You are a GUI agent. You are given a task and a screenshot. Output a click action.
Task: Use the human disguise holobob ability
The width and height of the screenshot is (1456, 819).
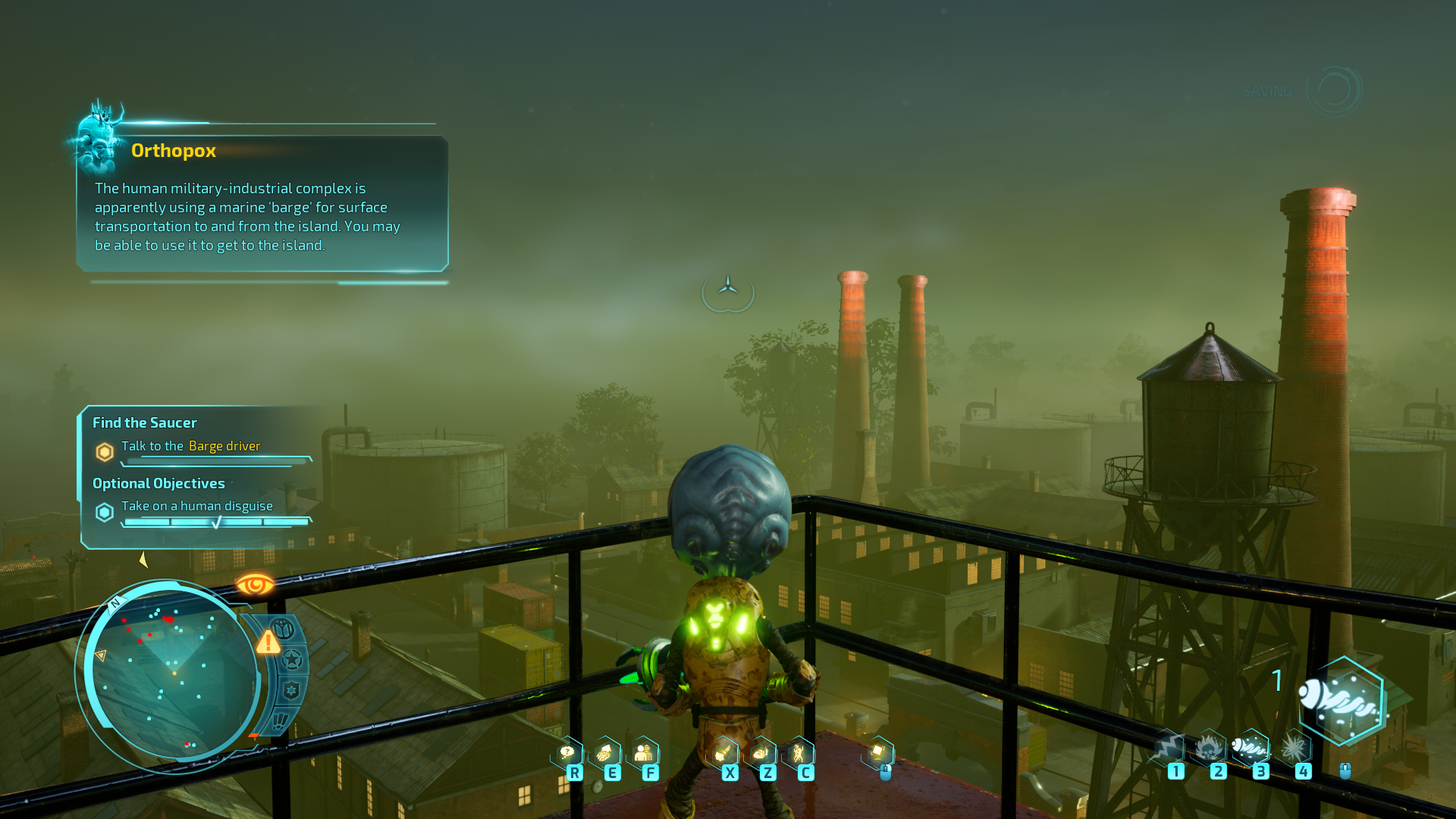pyautogui.click(x=644, y=753)
